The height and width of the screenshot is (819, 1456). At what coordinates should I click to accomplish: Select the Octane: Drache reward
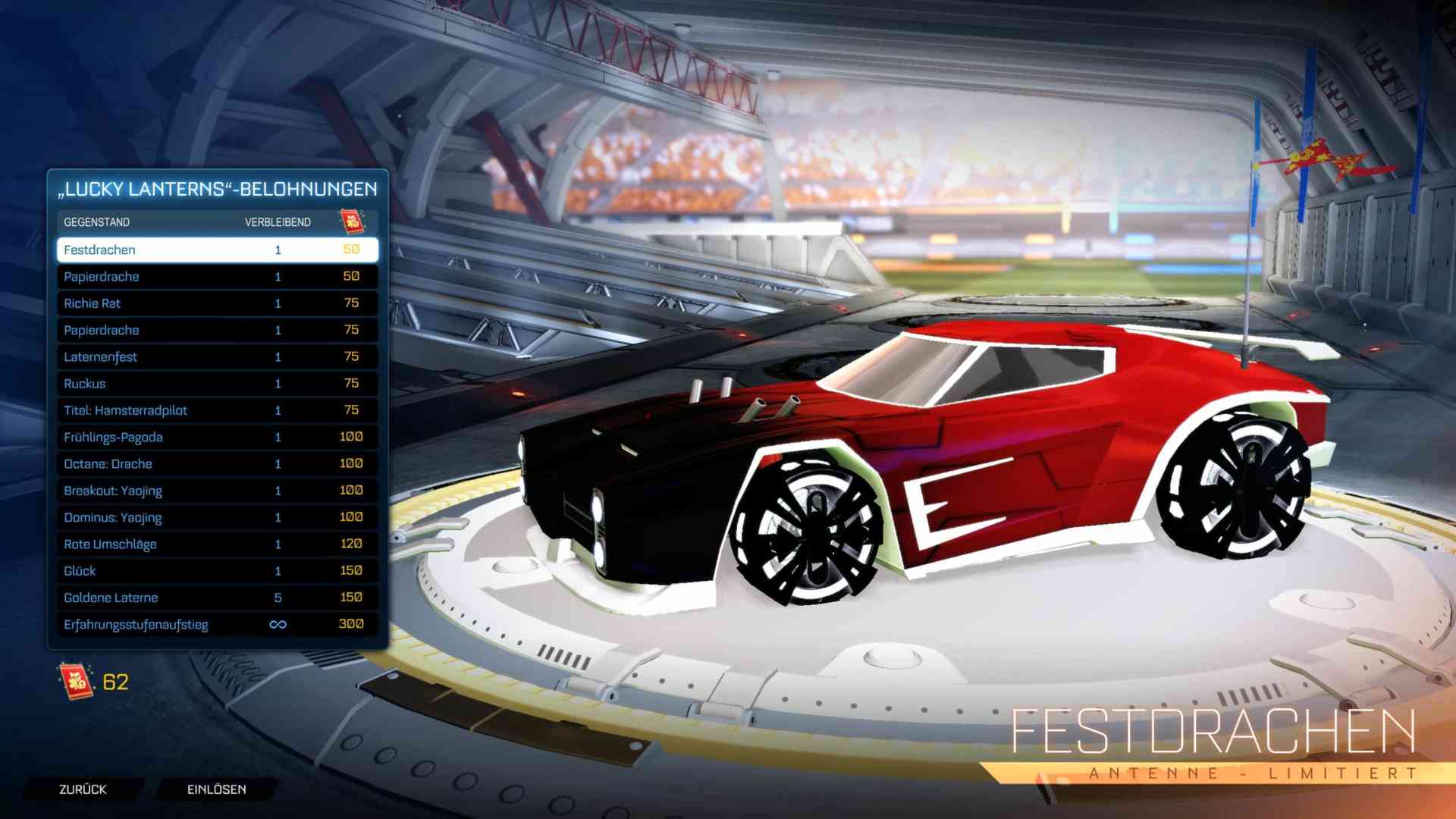point(216,463)
